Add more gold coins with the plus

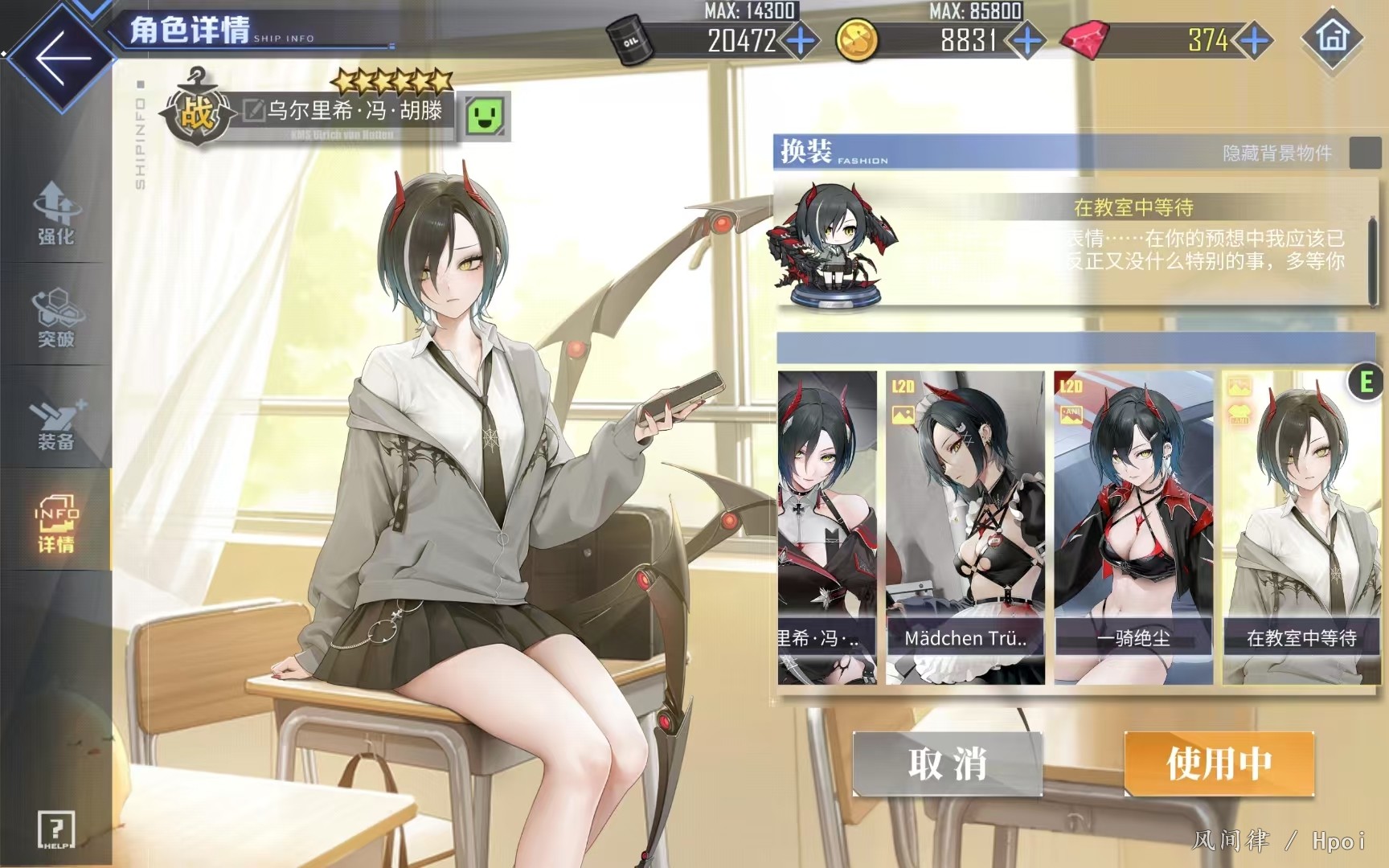point(1026,40)
